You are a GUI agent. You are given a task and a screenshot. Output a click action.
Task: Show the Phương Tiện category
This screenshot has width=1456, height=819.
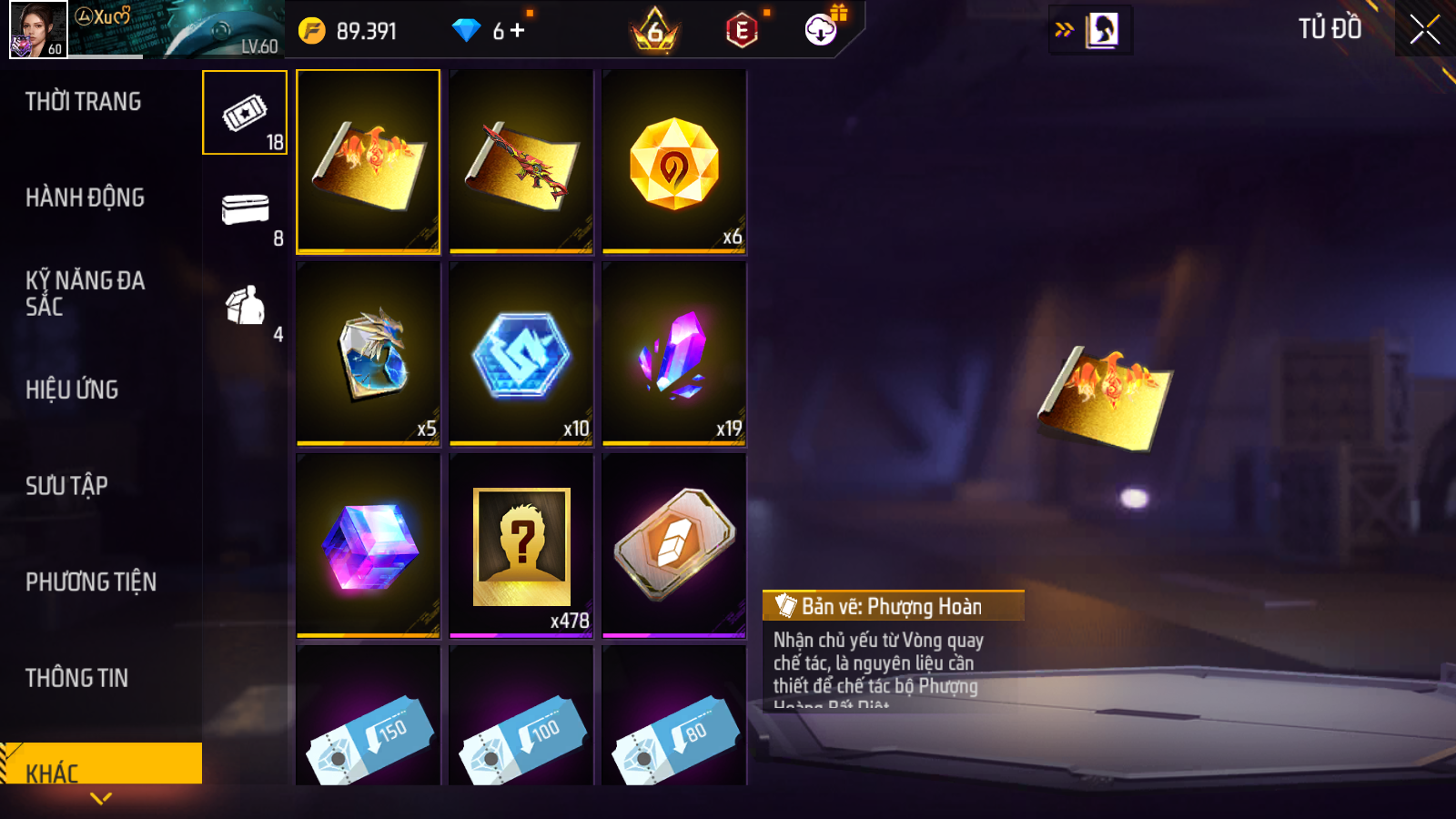click(x=91, y=581)
